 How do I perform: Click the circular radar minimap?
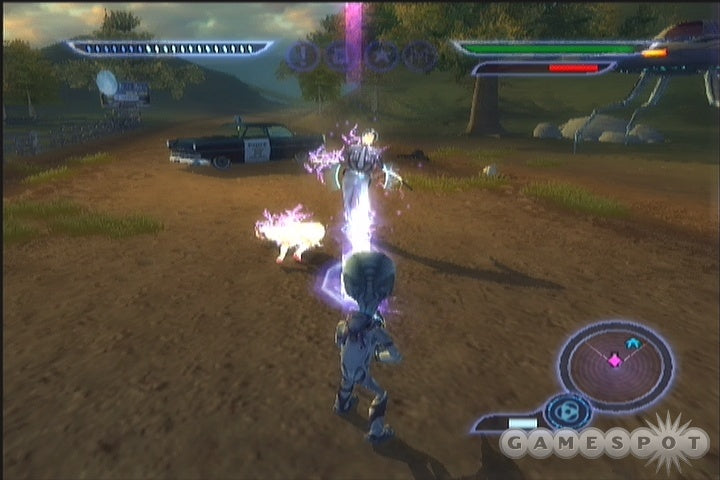[x=614, y=361]
